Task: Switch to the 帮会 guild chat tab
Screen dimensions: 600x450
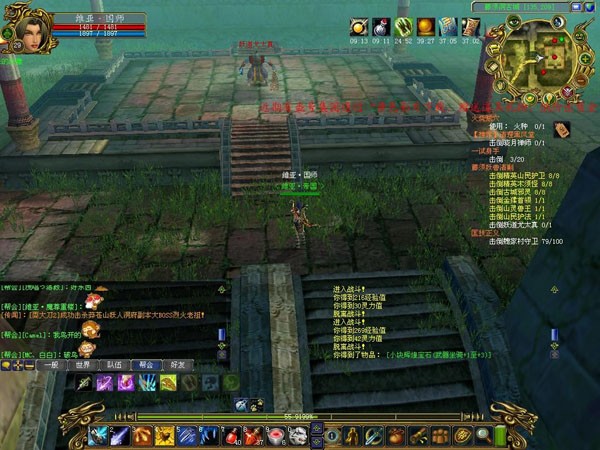Action: click(x=146, y=366)
